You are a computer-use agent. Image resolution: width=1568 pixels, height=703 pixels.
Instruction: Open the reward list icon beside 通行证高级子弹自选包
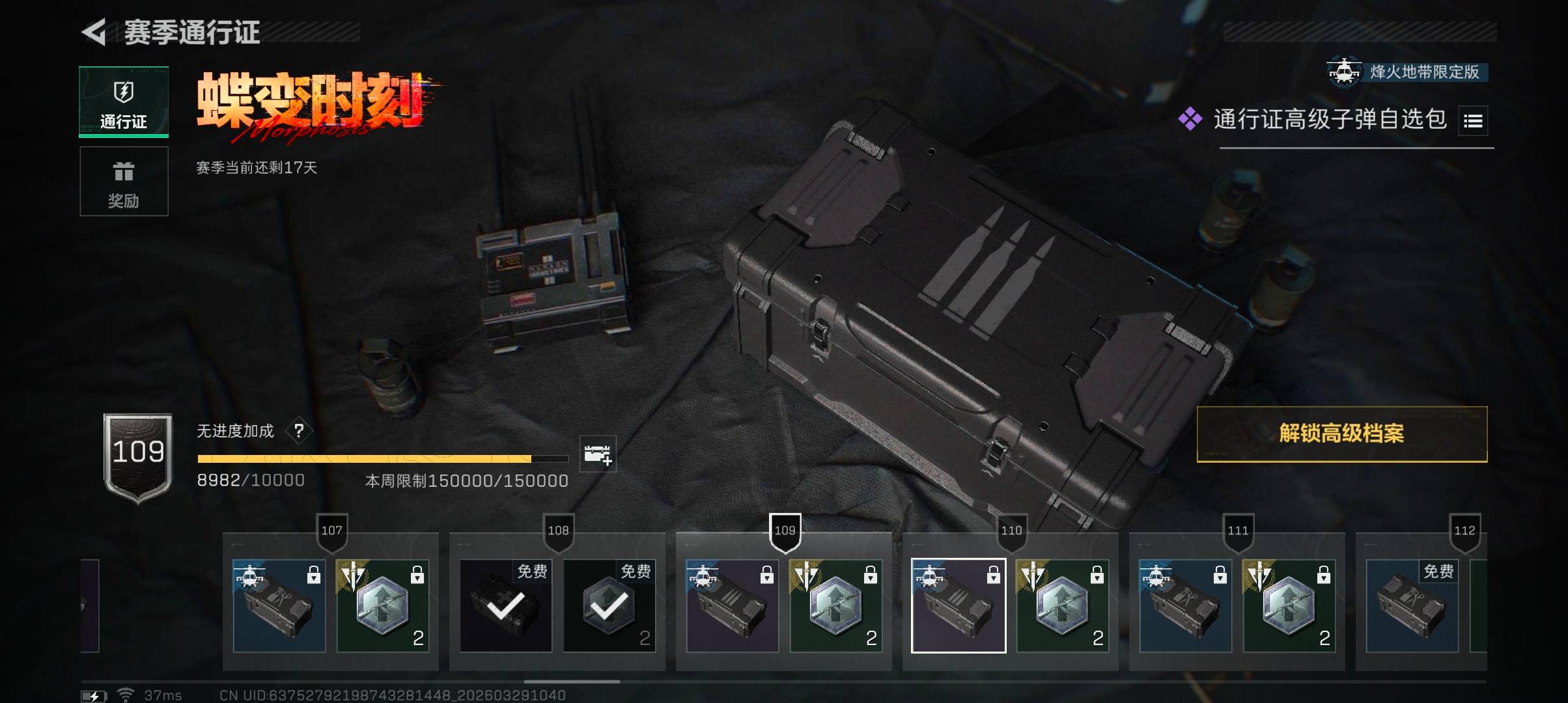coord(1473,121)
